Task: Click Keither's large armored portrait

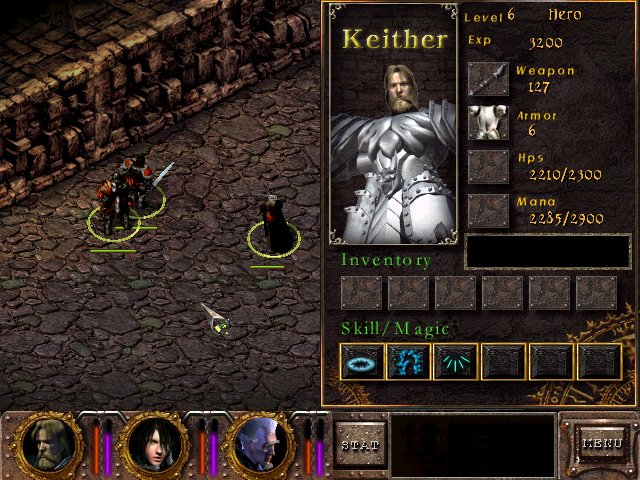Action: tap(393, 150)
